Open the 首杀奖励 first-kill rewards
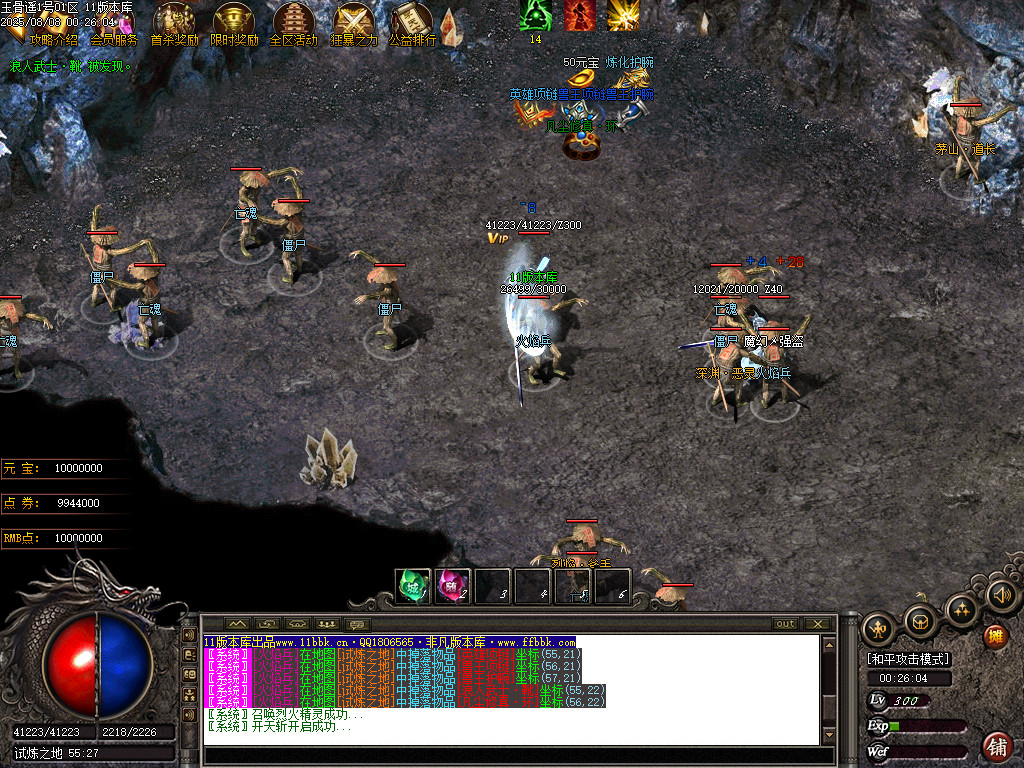1024x768 pixels. pos(174,24)
